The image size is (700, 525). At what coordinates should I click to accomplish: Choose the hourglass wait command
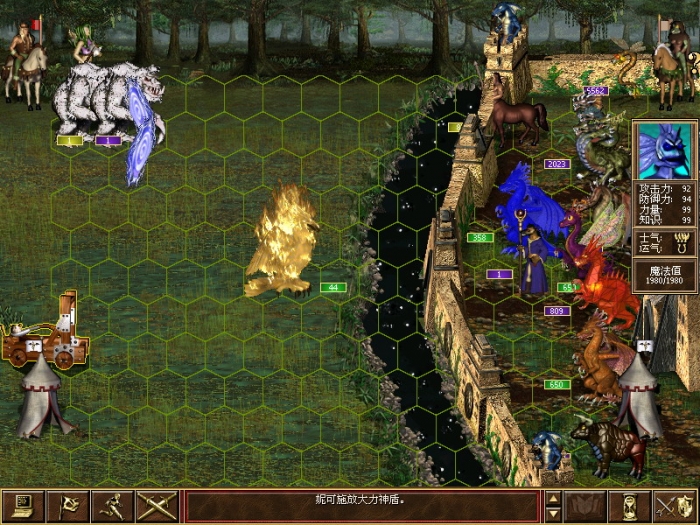[x=630, y=506]
